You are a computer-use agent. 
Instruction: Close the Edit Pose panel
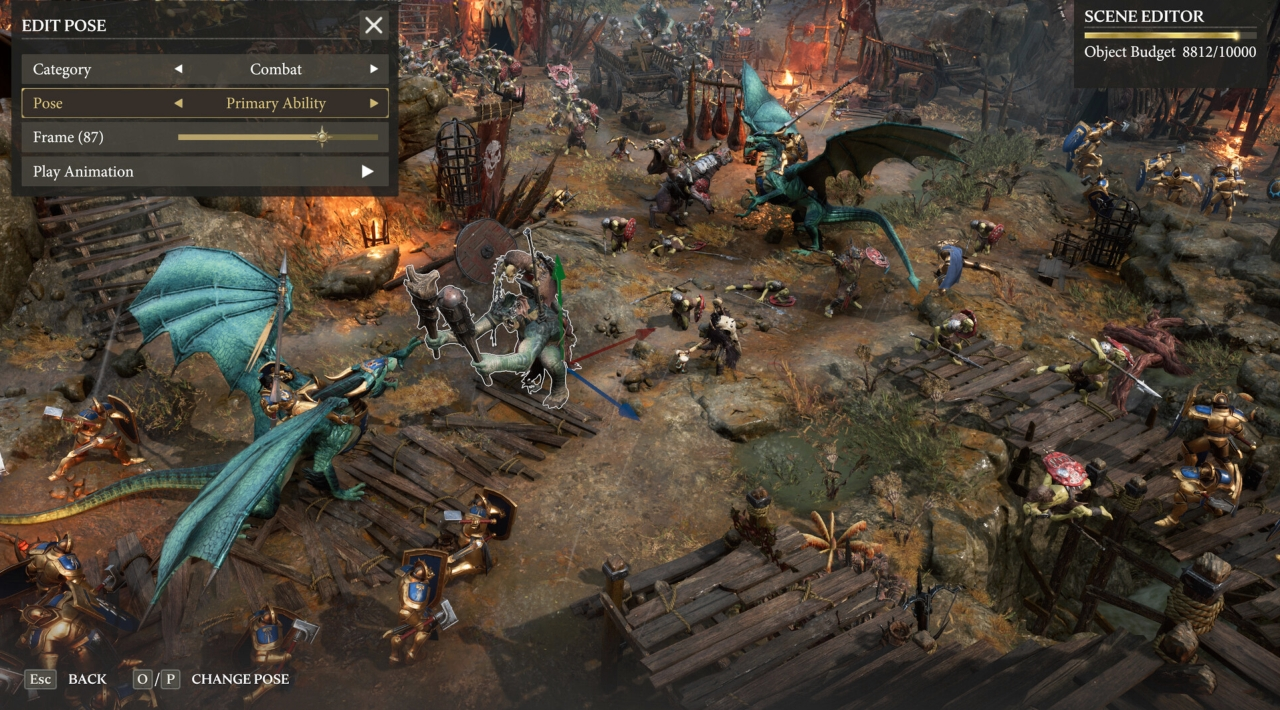pos(374,25)
